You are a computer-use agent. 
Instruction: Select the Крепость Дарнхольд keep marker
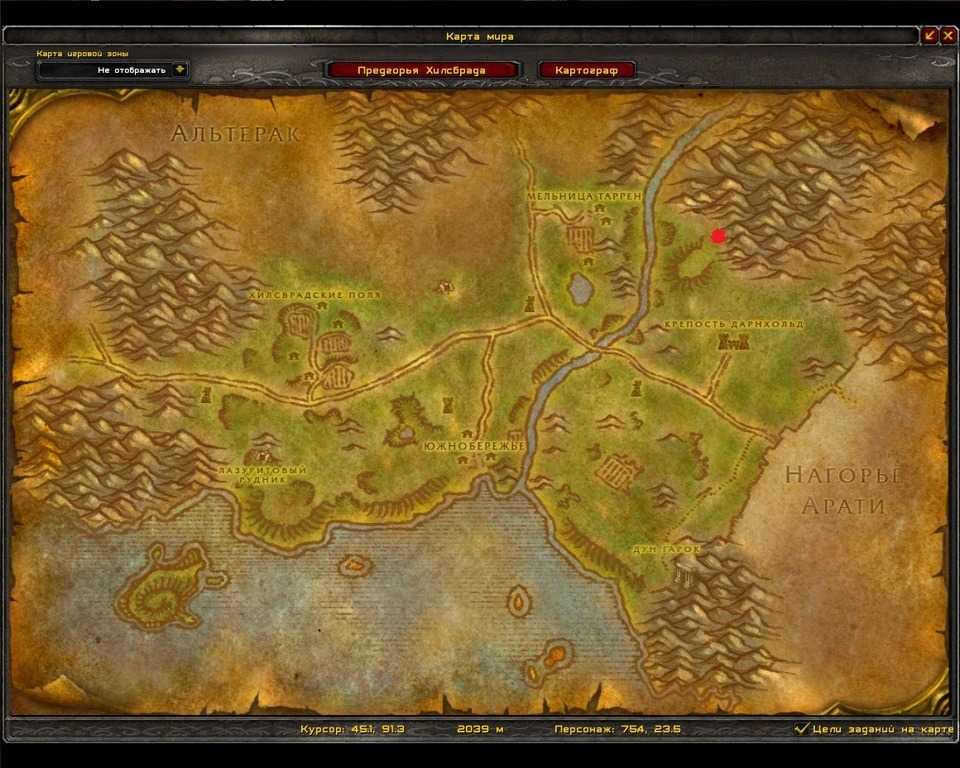[x=734, y=342]
